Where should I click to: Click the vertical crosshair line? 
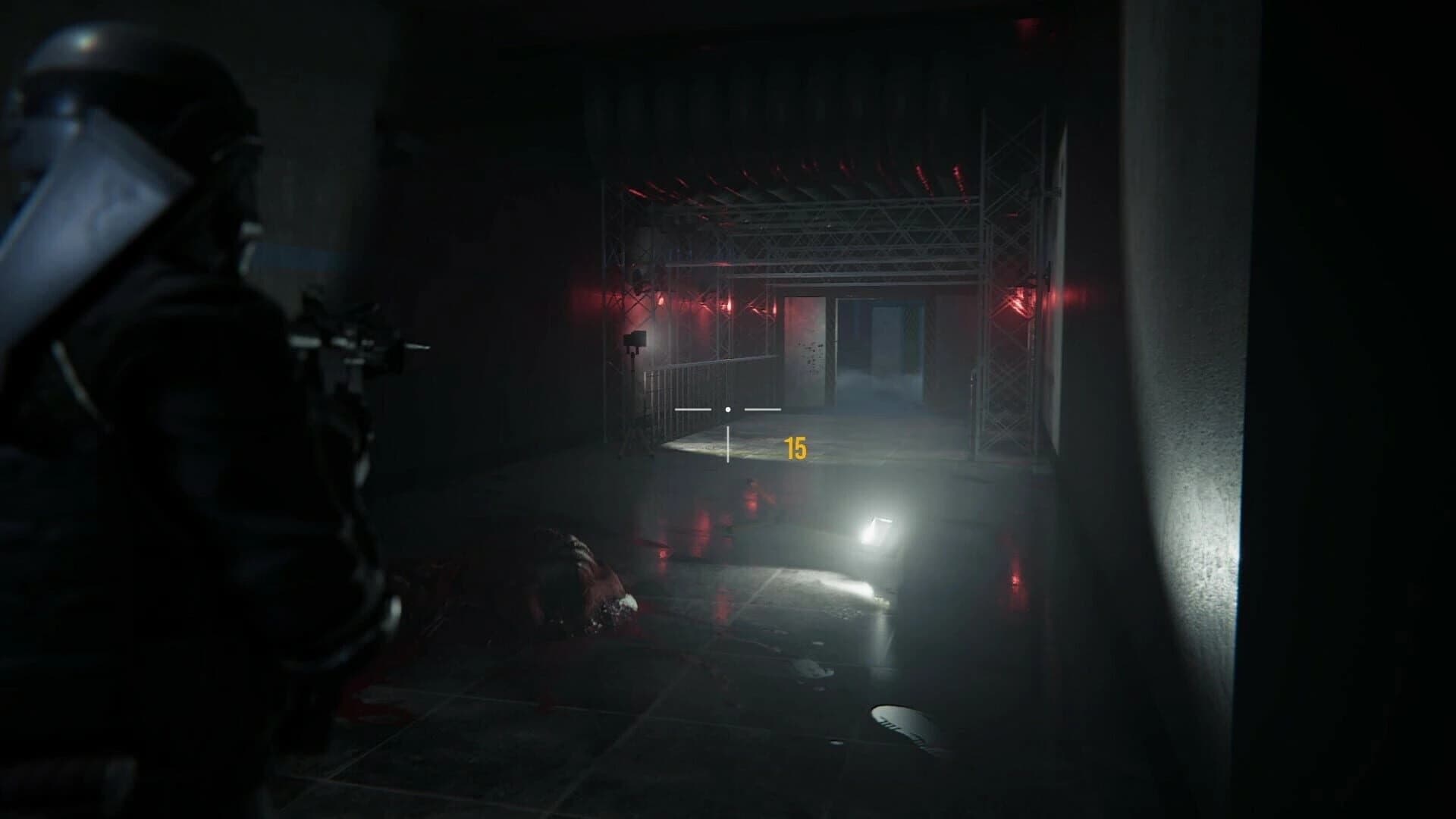pyautogui.click(x=728, y=440)
